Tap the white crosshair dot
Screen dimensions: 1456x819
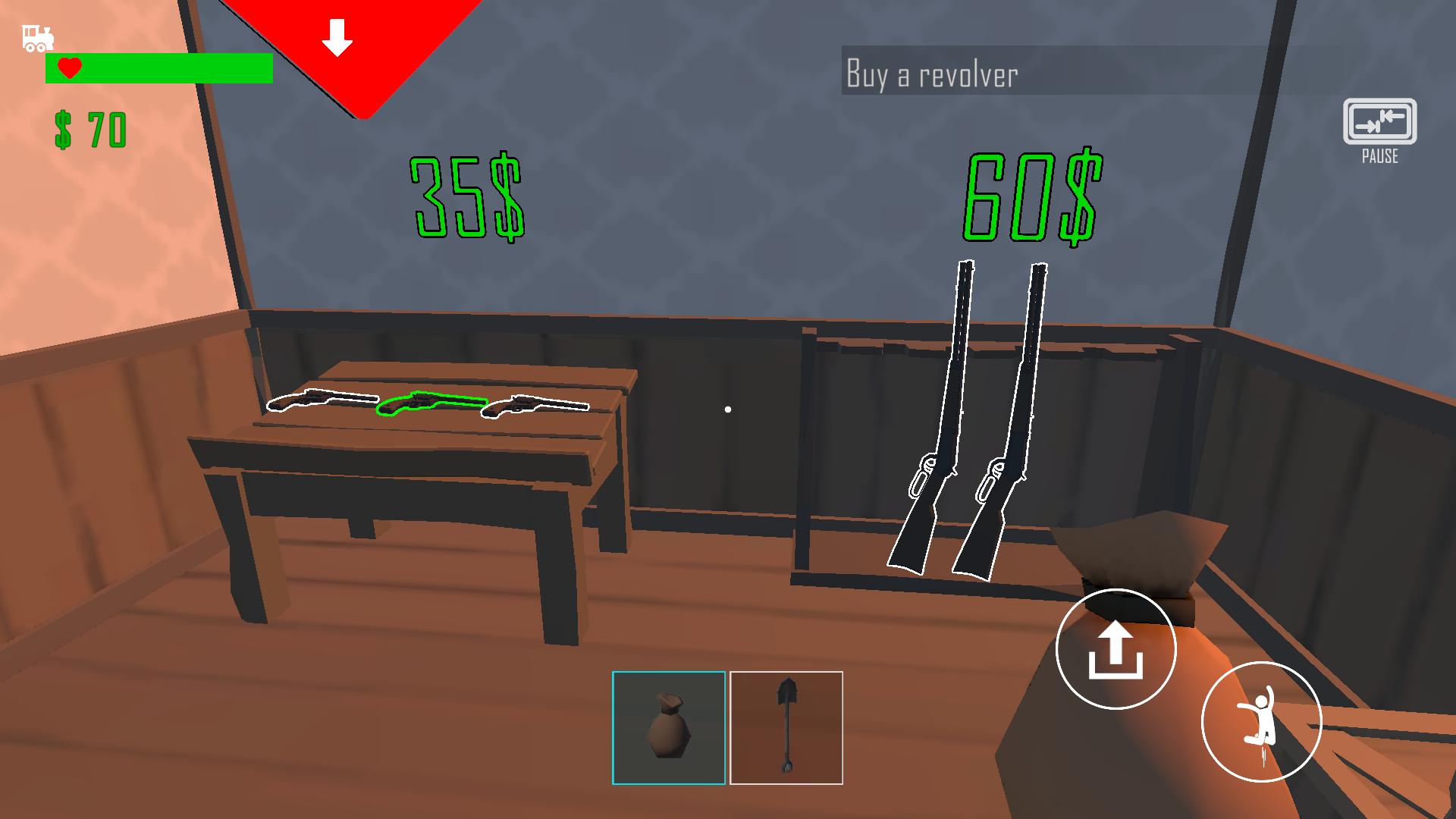point(727,409)
